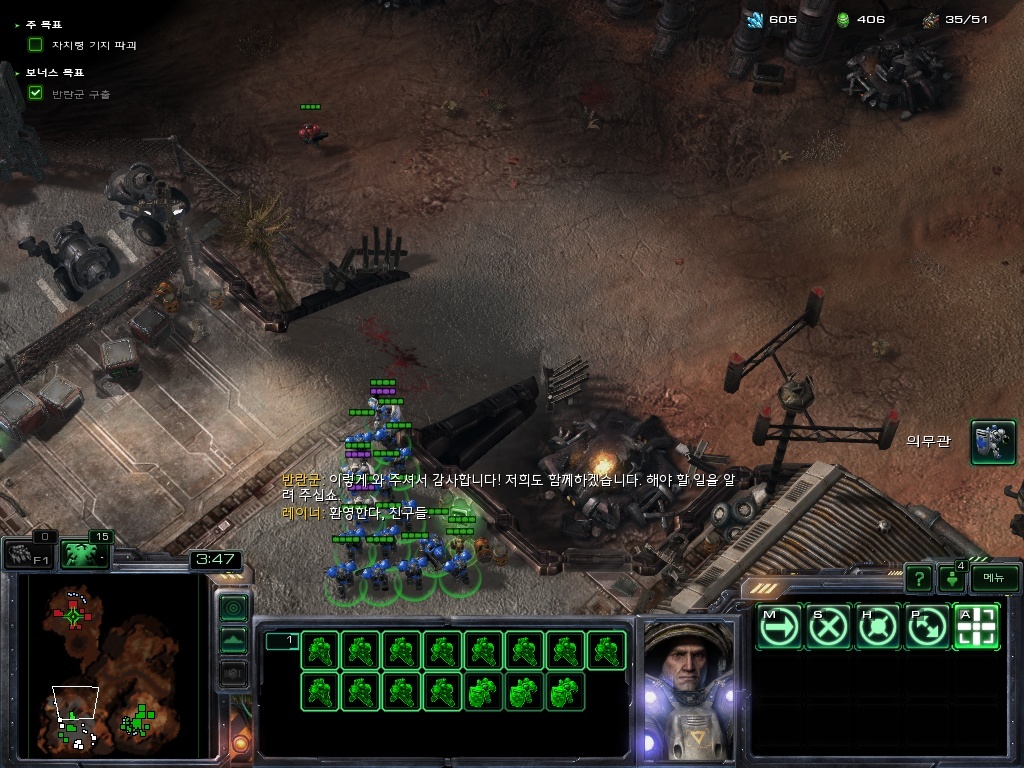The image size is (1024, 768).
Task: Select the first marine unit icon
Action: click(x=319, y=650)
